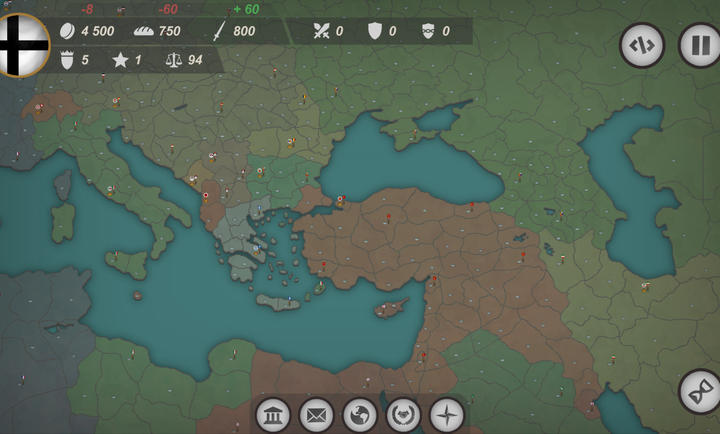Click the compass star button
This screenshot has width=720, height=434.
(447, 414)
